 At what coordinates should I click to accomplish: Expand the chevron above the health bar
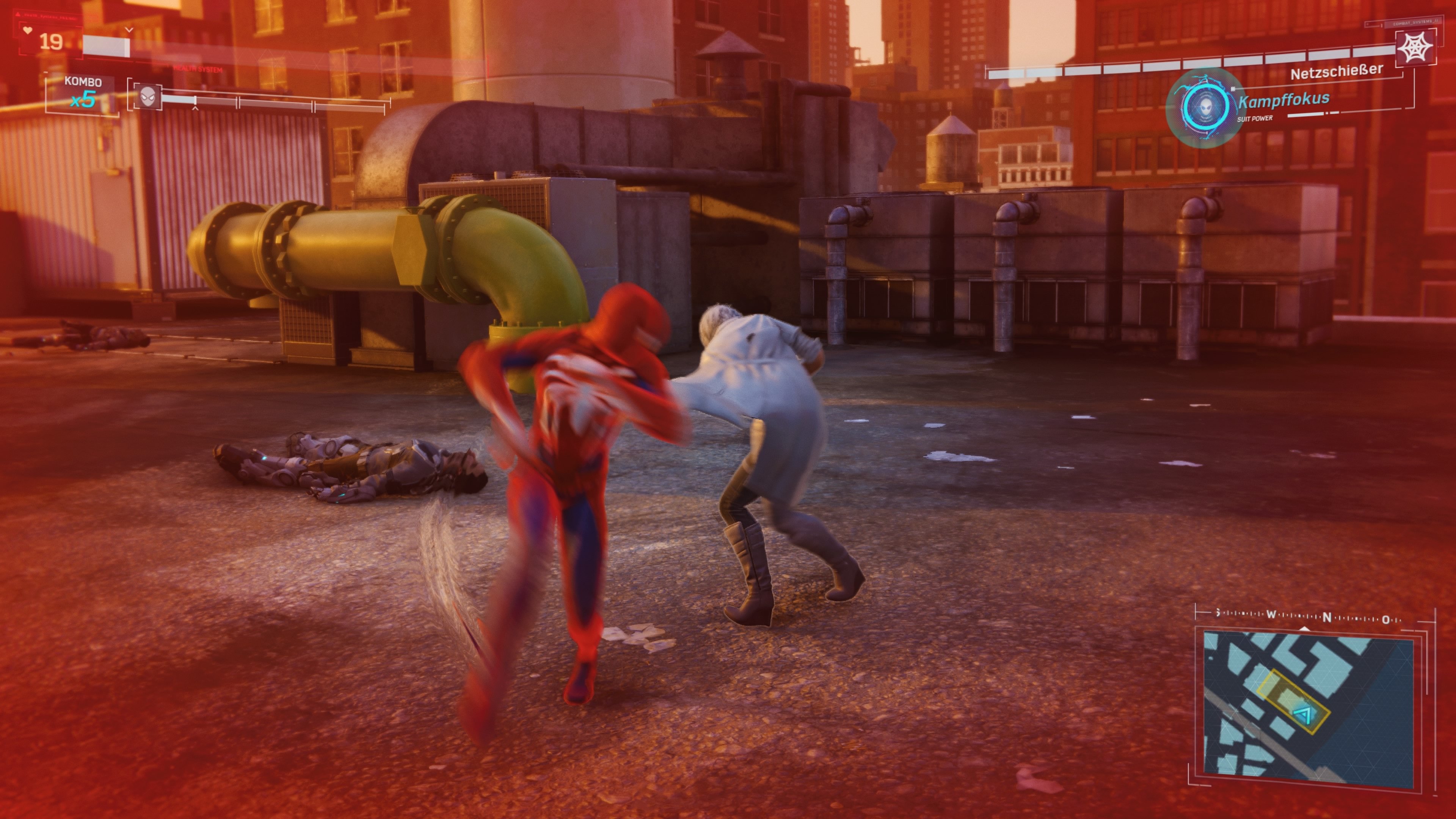pyautogui.click(x=129, y=30)
